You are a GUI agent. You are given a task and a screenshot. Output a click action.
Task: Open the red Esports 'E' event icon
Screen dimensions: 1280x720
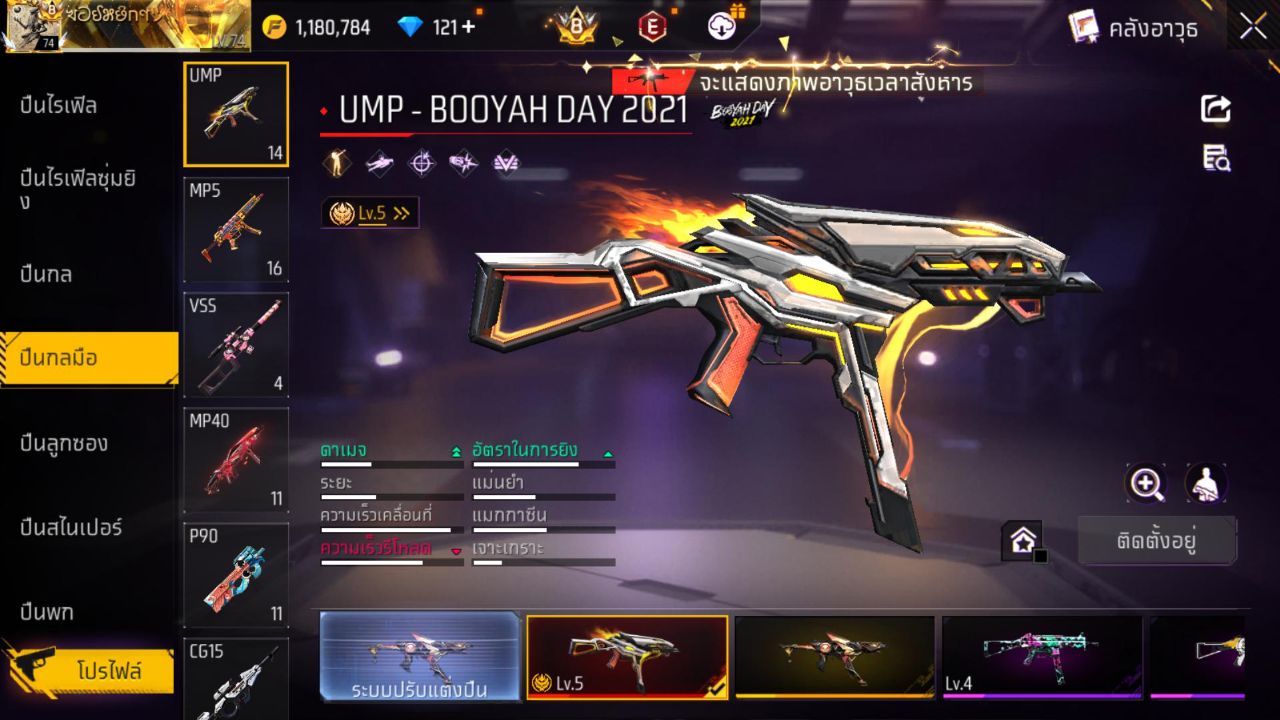650,27
